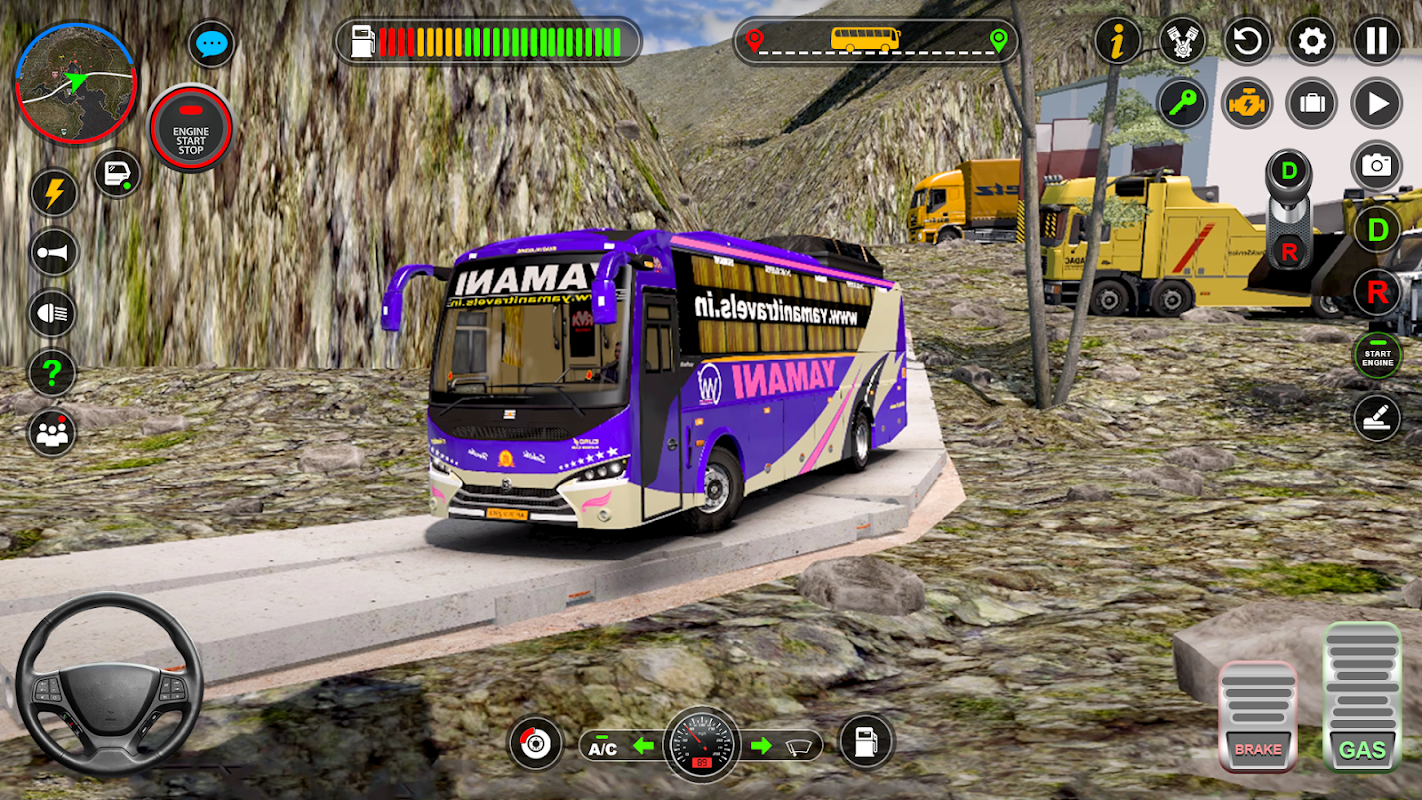Open the green question mark help

pos(52,373)
